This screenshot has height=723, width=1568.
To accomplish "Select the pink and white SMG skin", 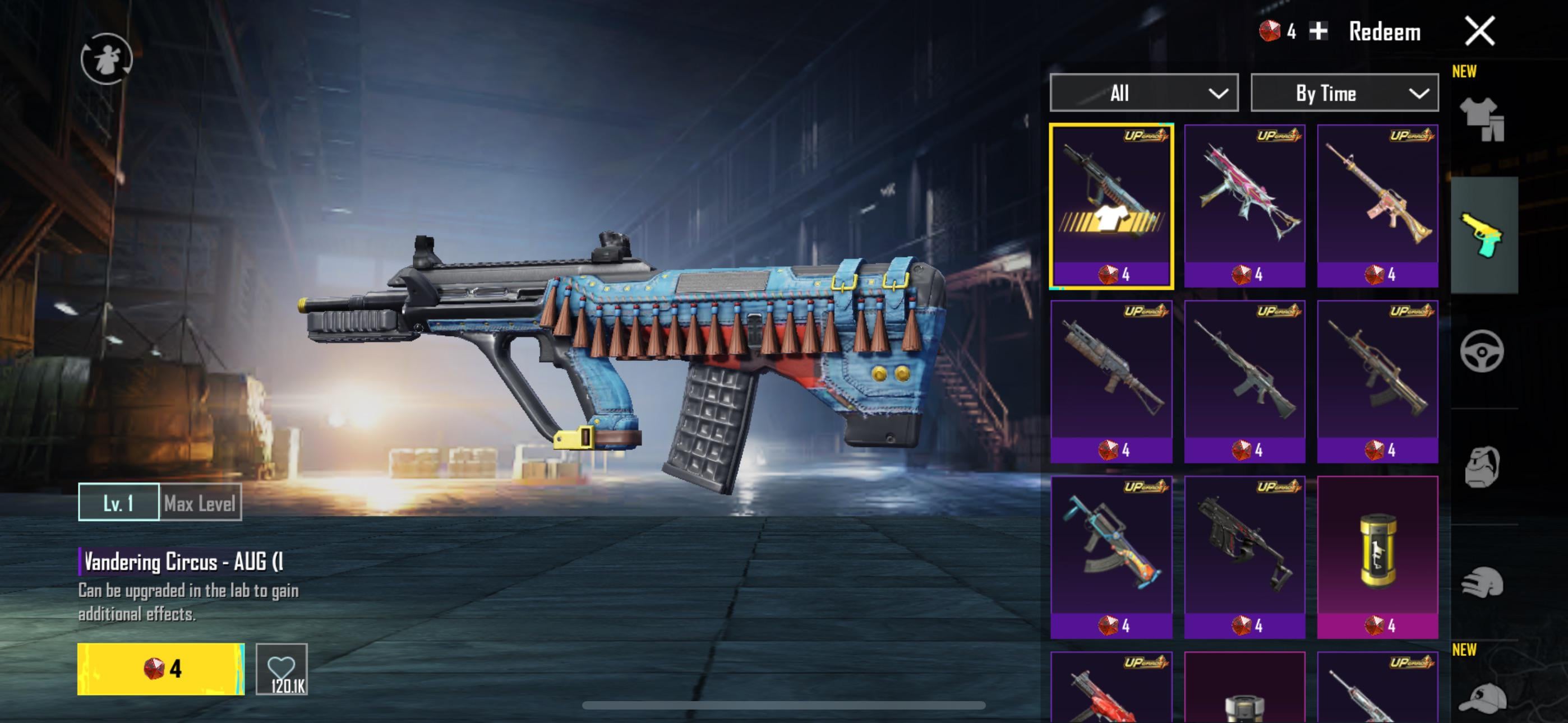I will (x=1245, y=206).
